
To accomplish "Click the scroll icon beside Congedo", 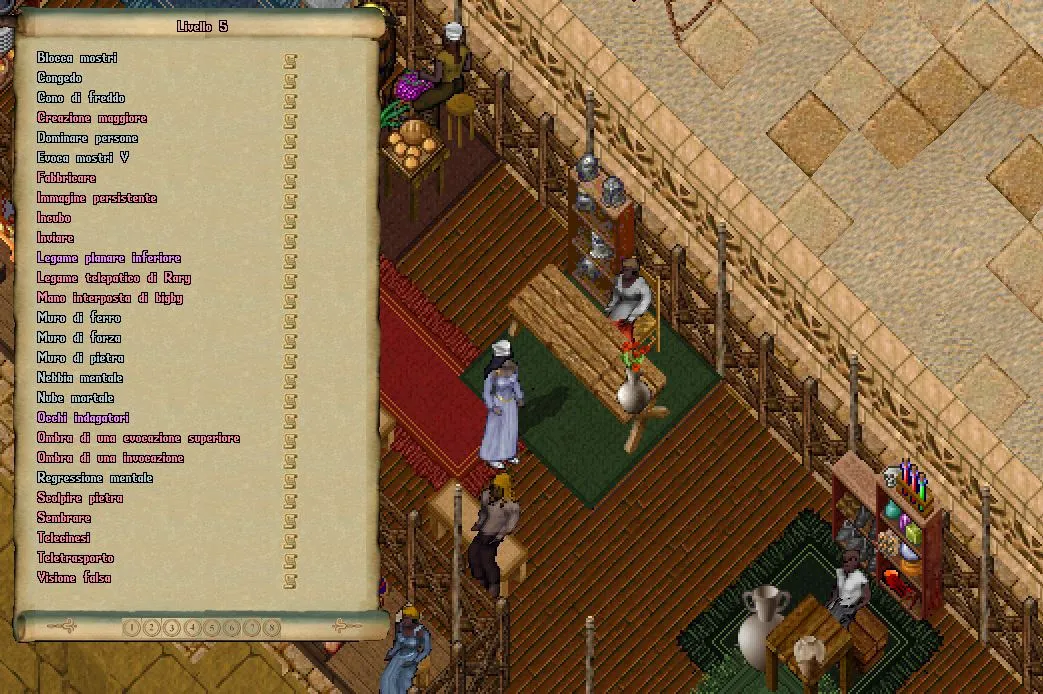I will (x=290, y=78).
